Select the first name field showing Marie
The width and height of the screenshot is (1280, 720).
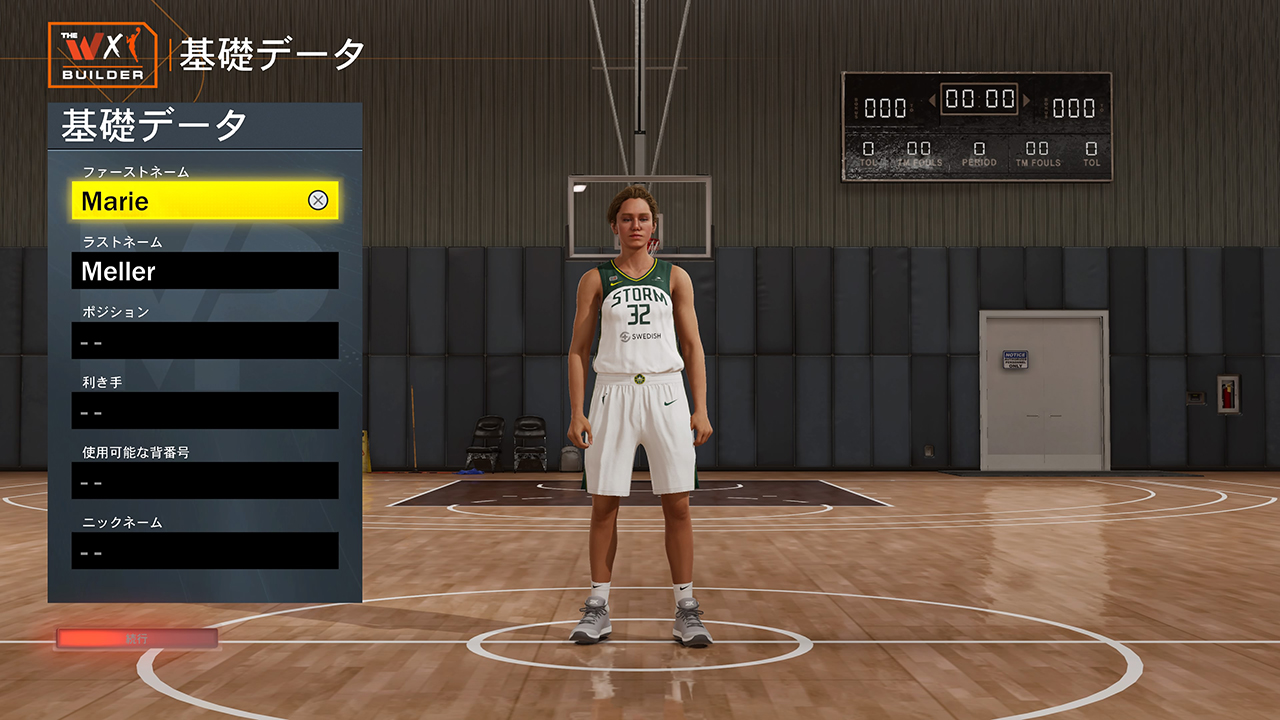coord(190,201)
